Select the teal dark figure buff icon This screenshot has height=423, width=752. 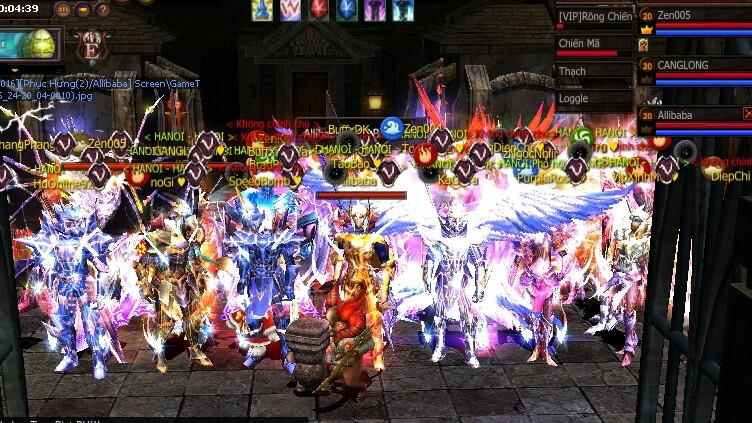pos(402,10)
